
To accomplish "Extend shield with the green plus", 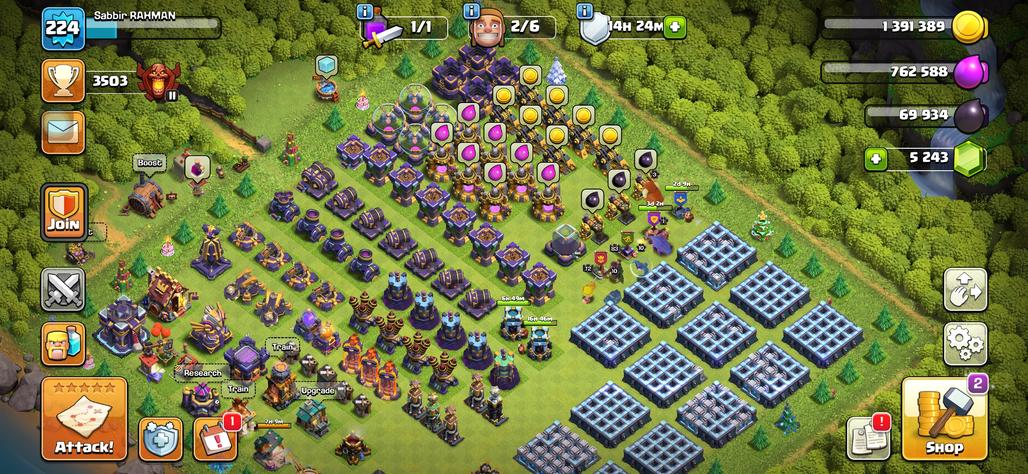I will (675, 27).
